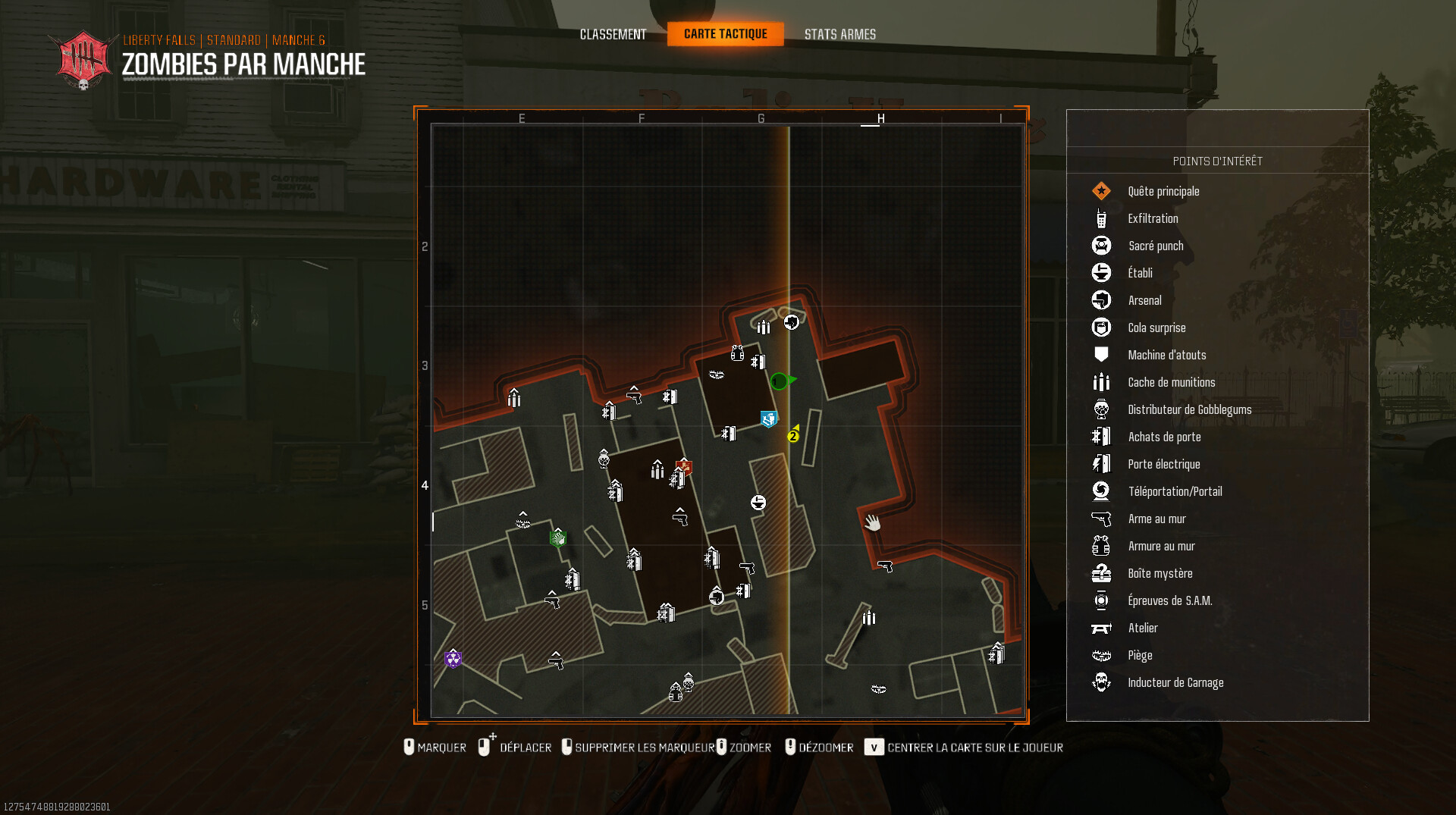Click the V key hint for Centrer la carte
The width and height of the screenshot is (1456, 815).
click(874, 748)
